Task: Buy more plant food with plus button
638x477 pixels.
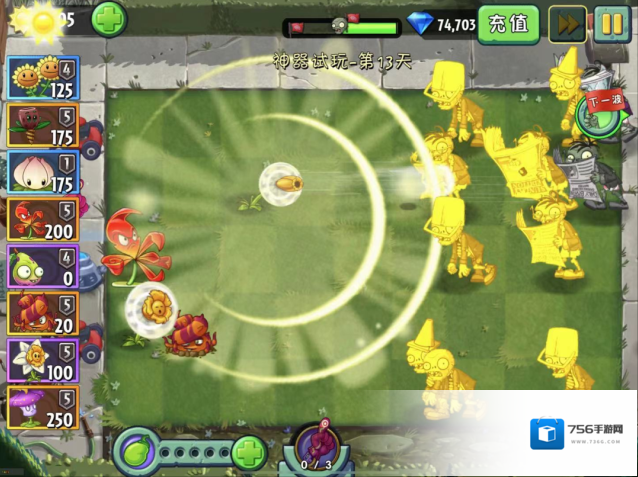Action: (x=249, y=453)
